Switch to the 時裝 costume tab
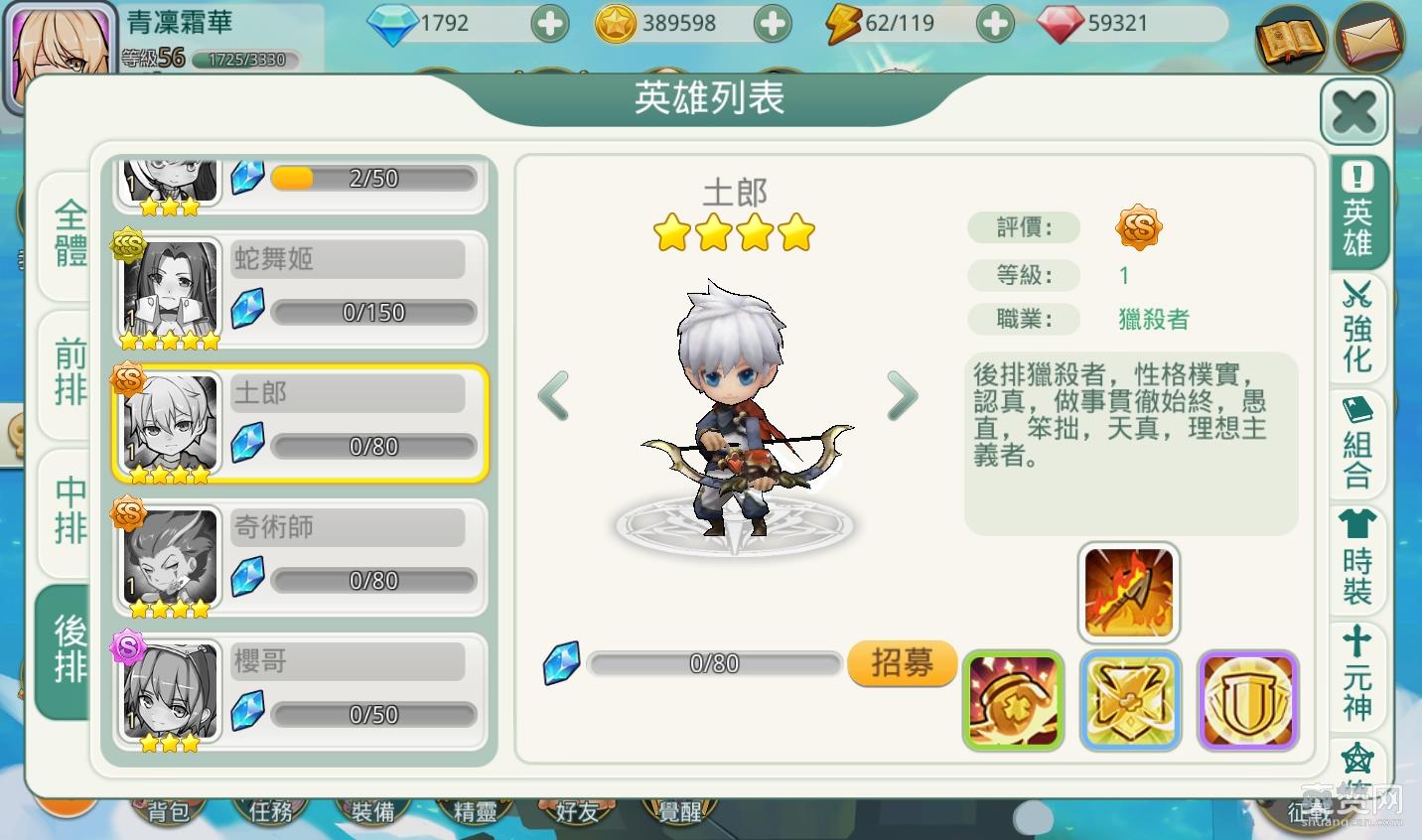 [x=1357, y=566]
